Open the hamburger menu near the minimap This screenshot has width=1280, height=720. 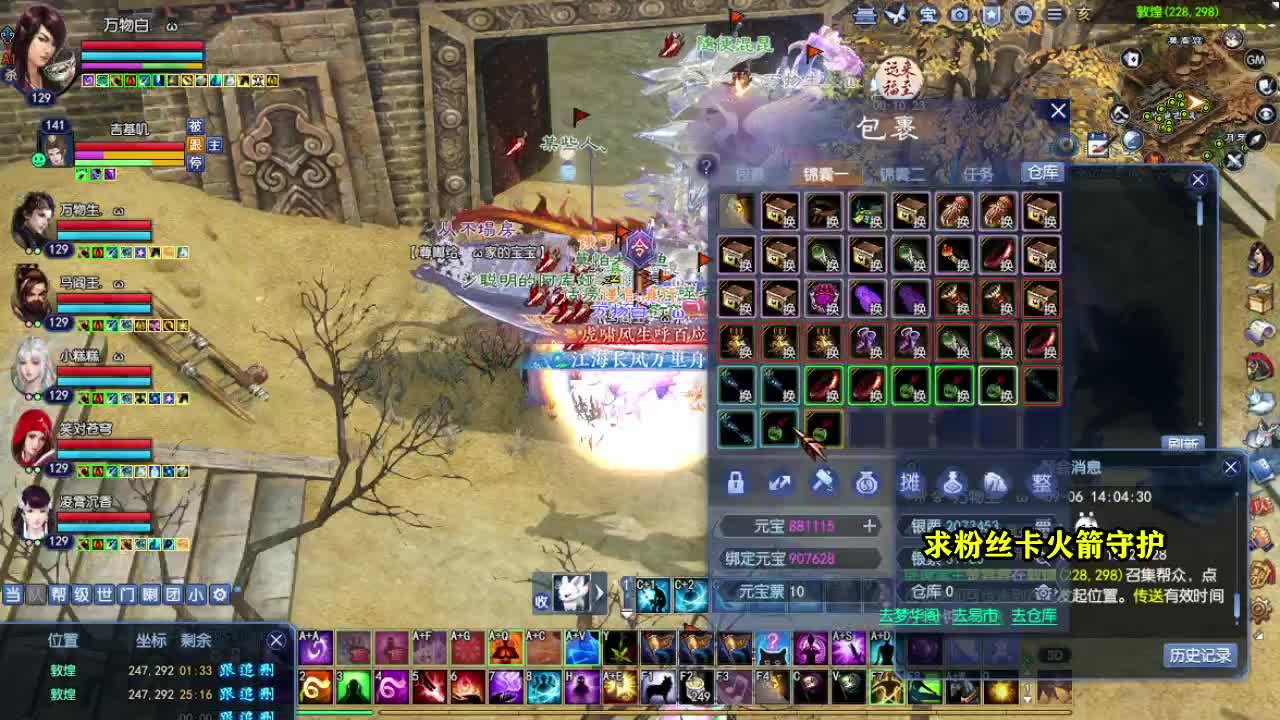tap(1055, 15)
